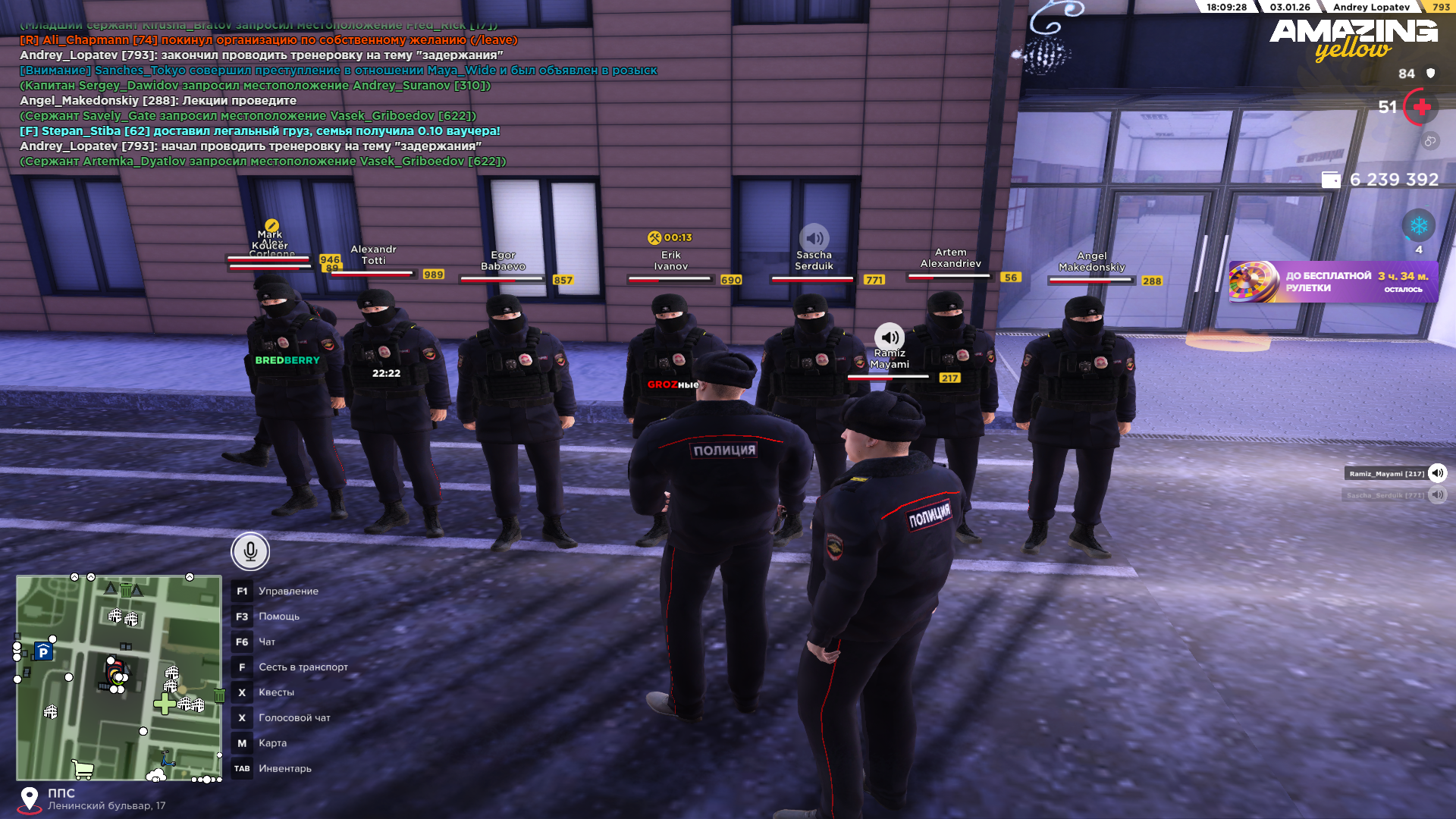1456x819 pixels.
Task: Click the Angel_Makedonskiy chat message
Action: pos(158,101)
